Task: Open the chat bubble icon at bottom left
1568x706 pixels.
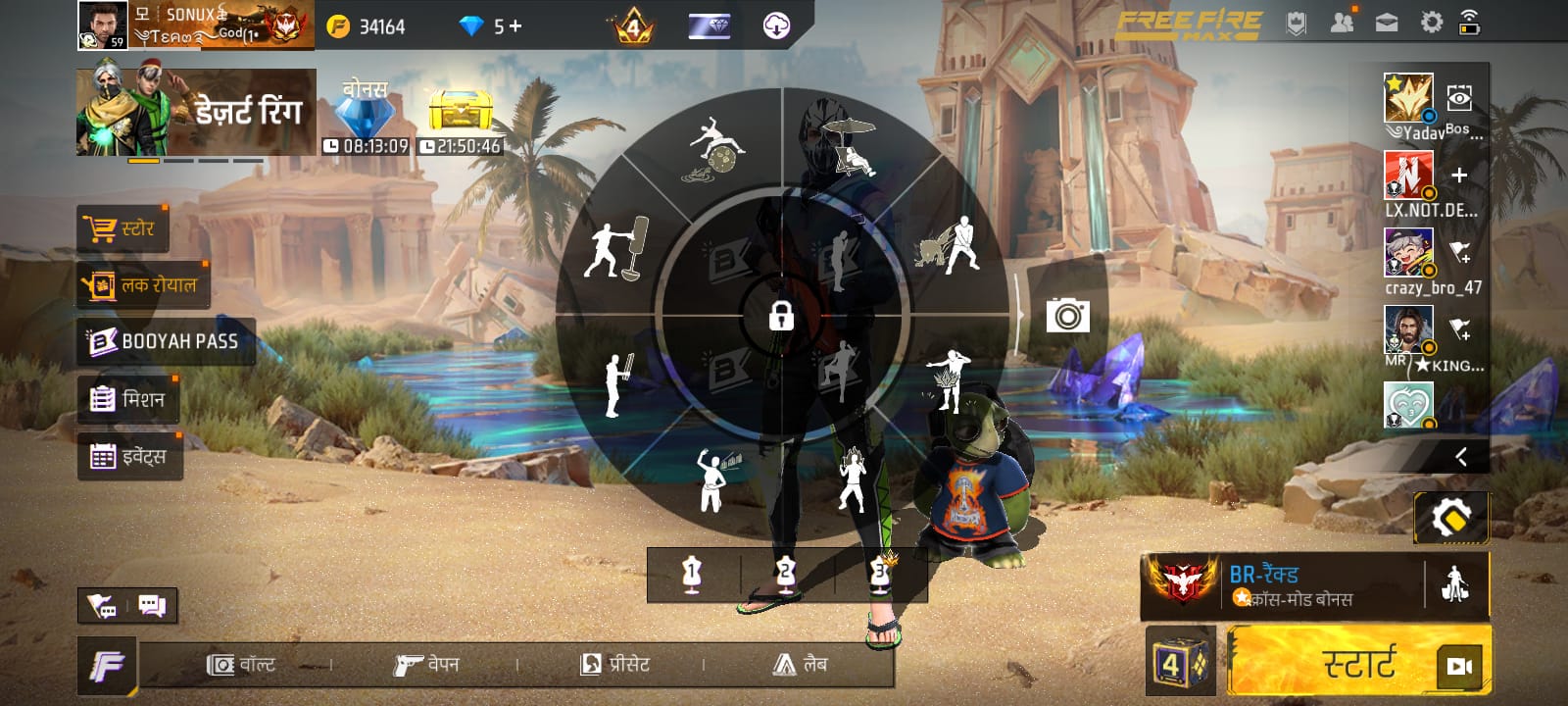Action: (150, 606)
